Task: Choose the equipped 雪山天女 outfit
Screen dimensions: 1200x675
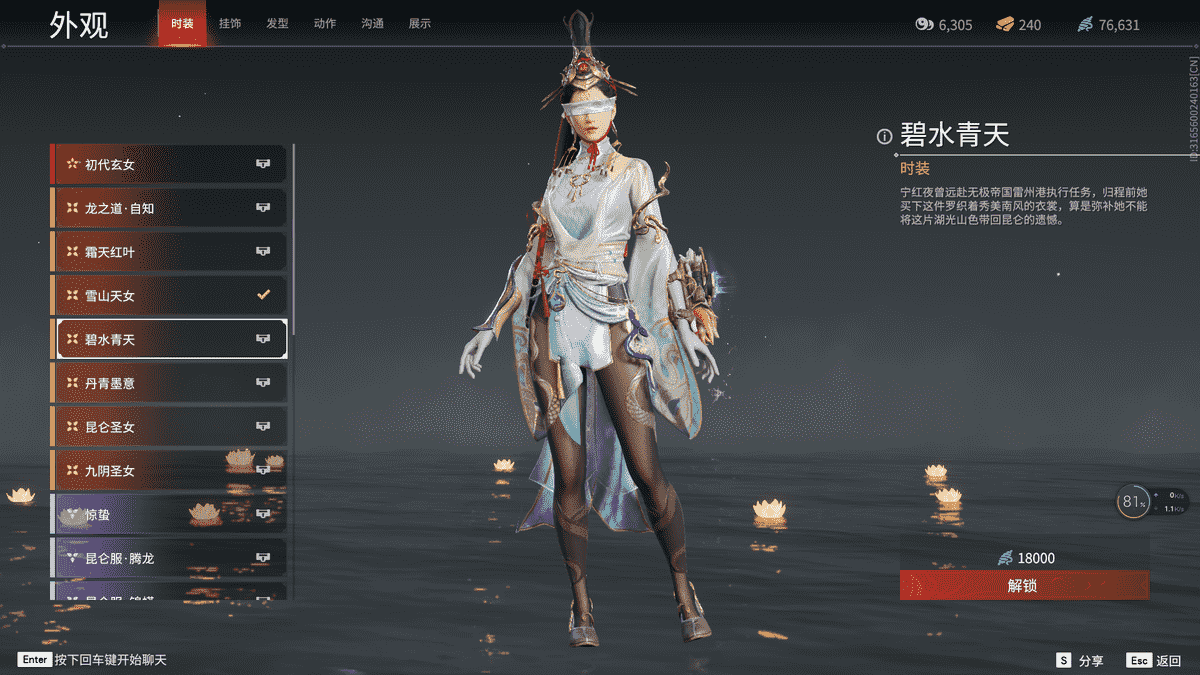Action: (x=169, y=295)
